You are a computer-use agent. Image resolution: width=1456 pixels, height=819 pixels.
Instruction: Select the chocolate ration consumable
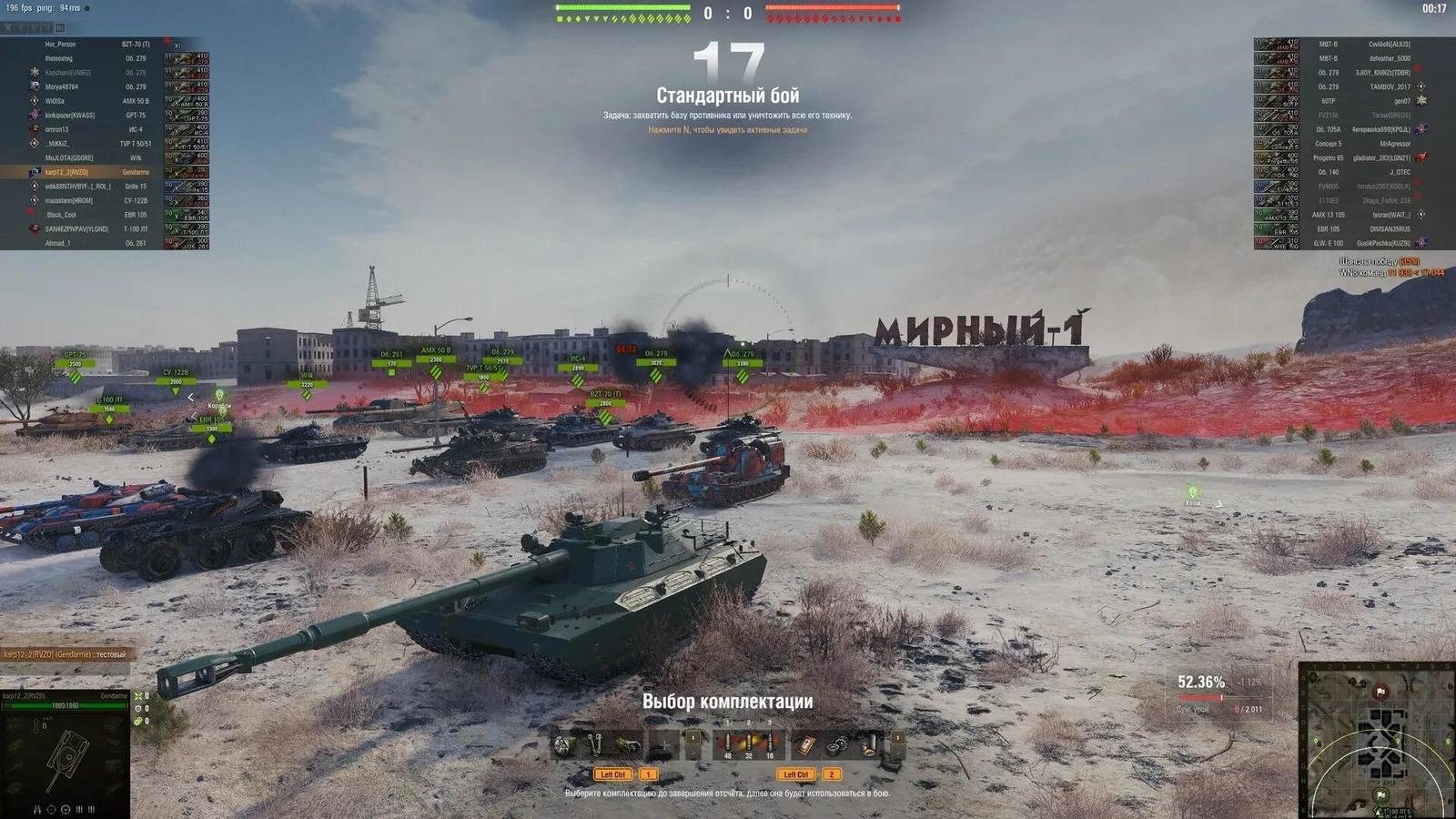pos(807,743)
